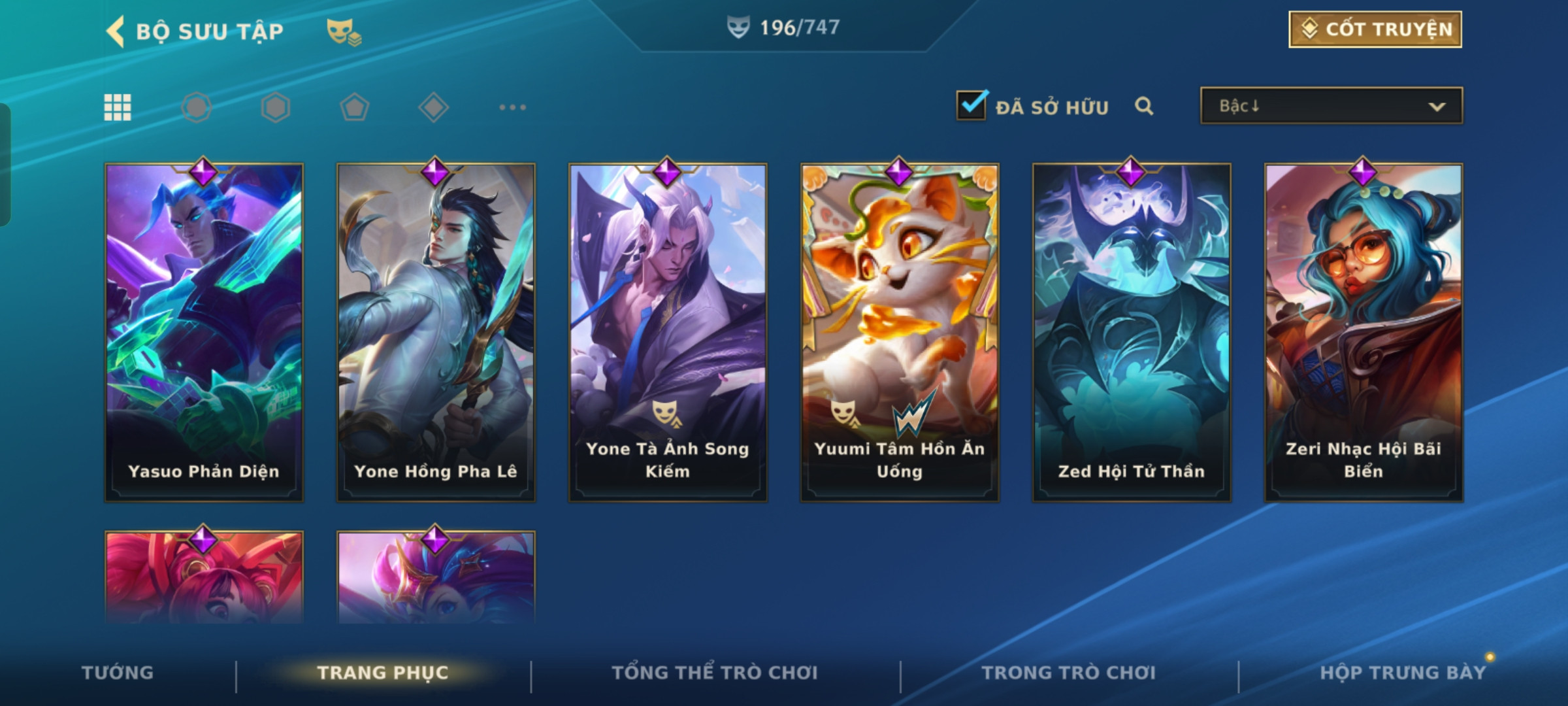View Yuumi Tâm Hồn Ăn Uống skin
Image resolution: width=1568 pixels, height=706 pixels.
click(900, 332)
